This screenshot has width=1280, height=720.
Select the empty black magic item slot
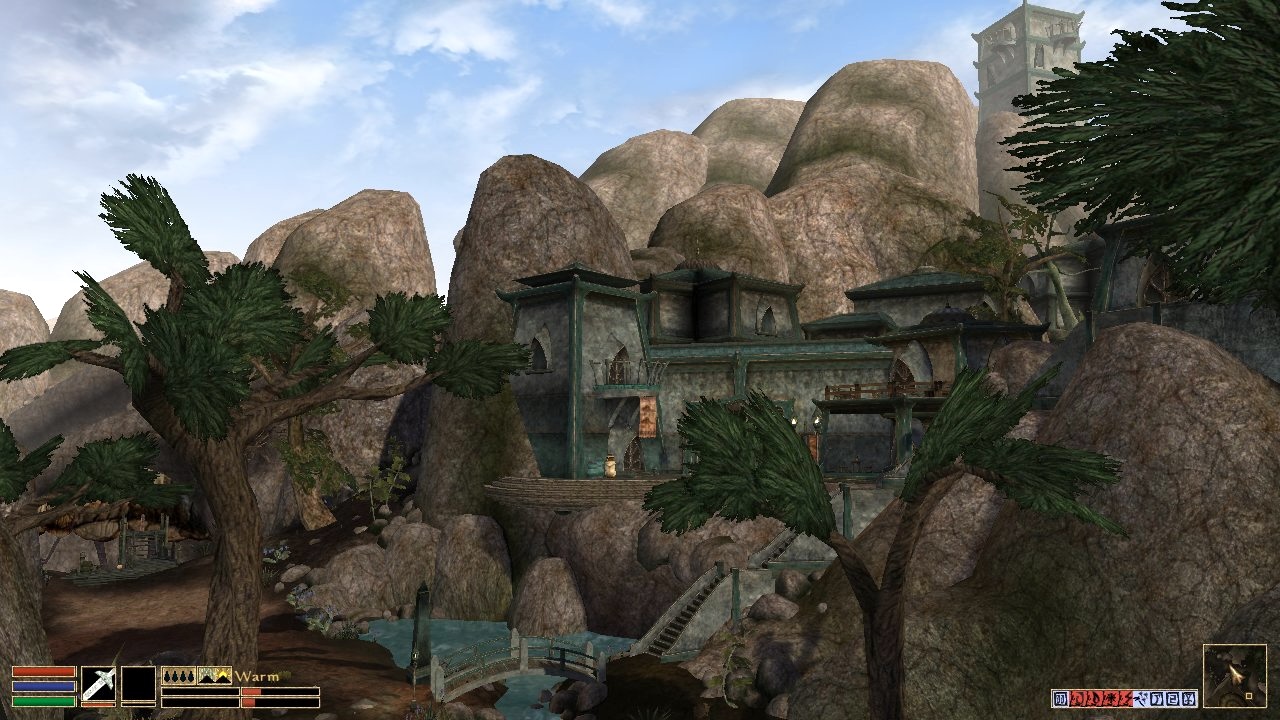point(138,685)
